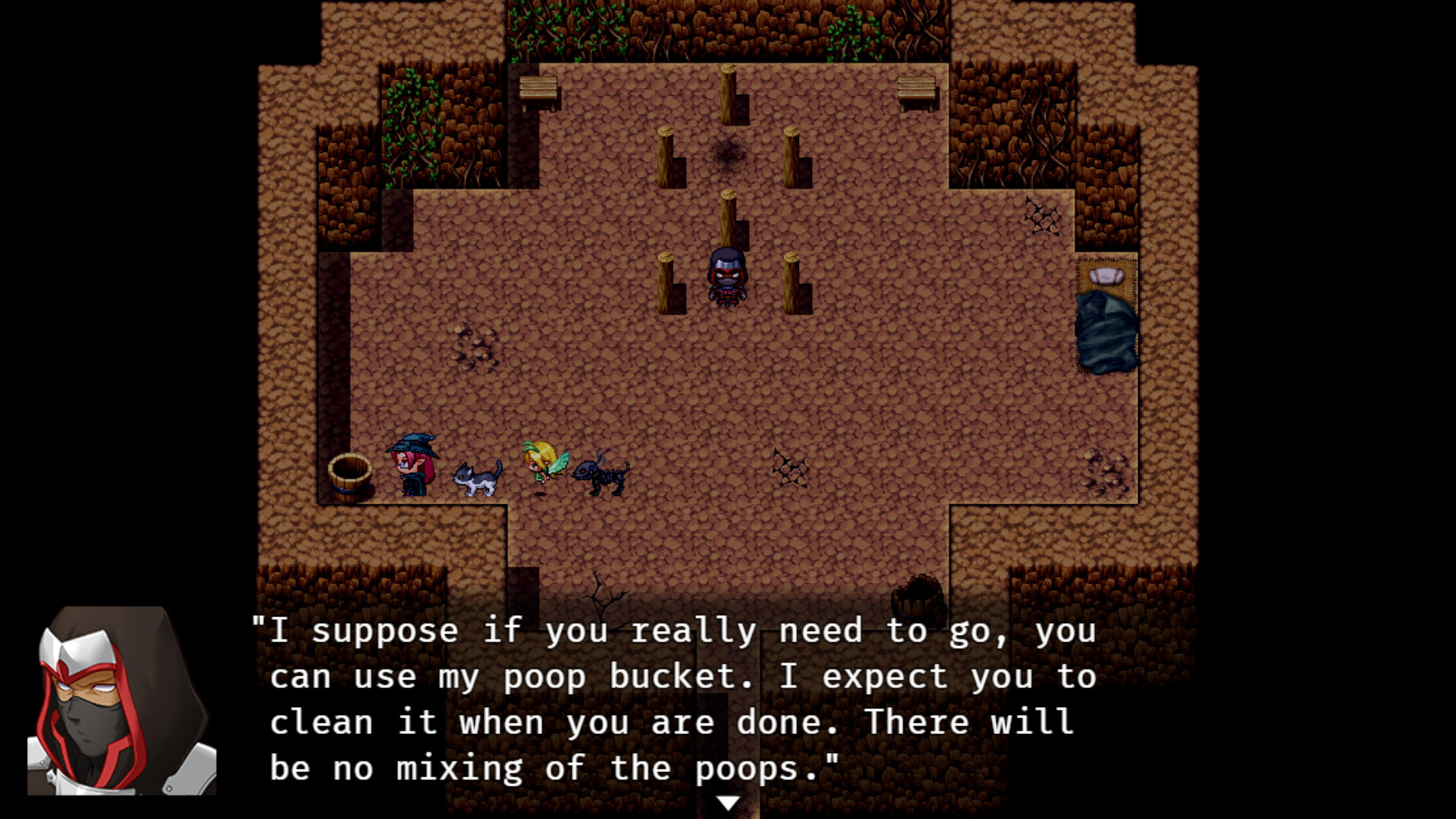1456x819 pixels.
Task: Click the wooden poop bucket
Action: click(x=350, y=478)
